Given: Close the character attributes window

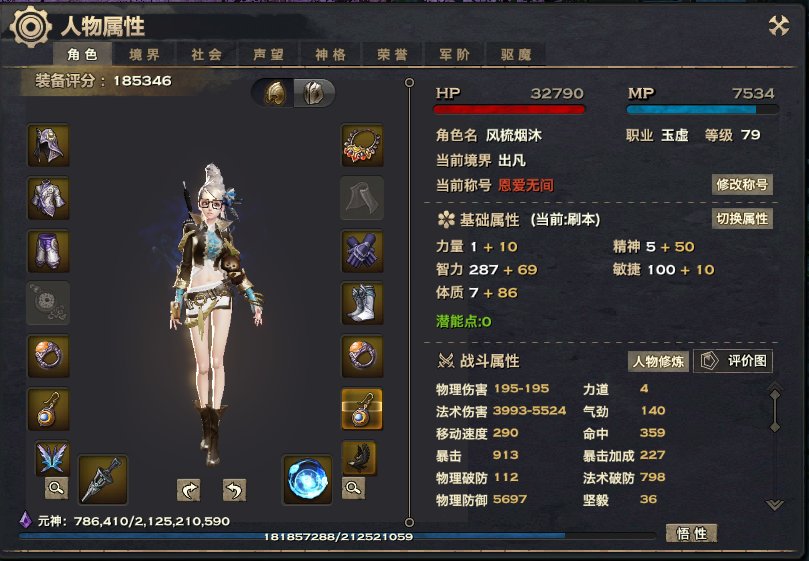Looking at the screenshot, I should coord(779,27).
